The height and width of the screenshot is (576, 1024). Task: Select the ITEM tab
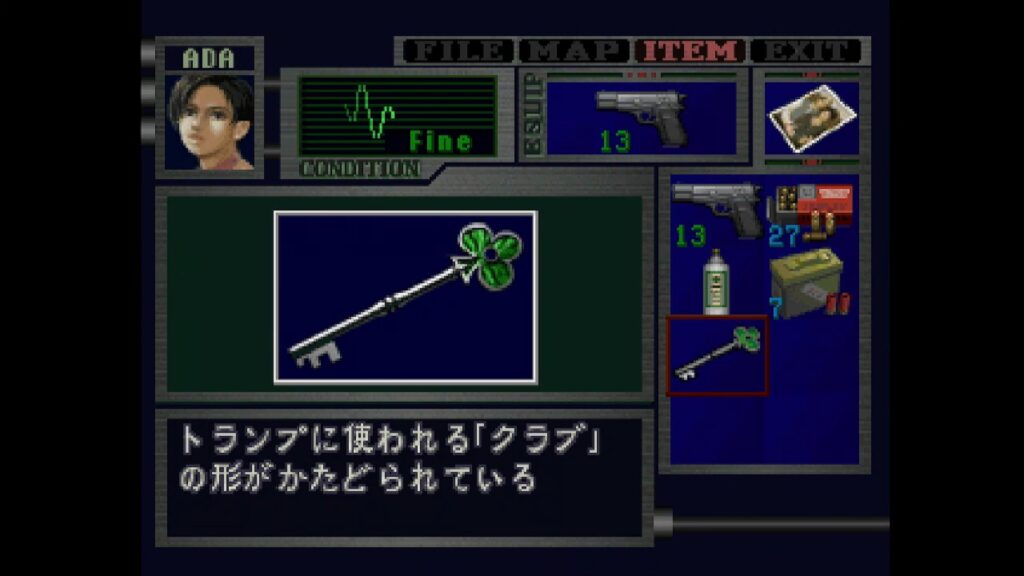tap(692, 51)
